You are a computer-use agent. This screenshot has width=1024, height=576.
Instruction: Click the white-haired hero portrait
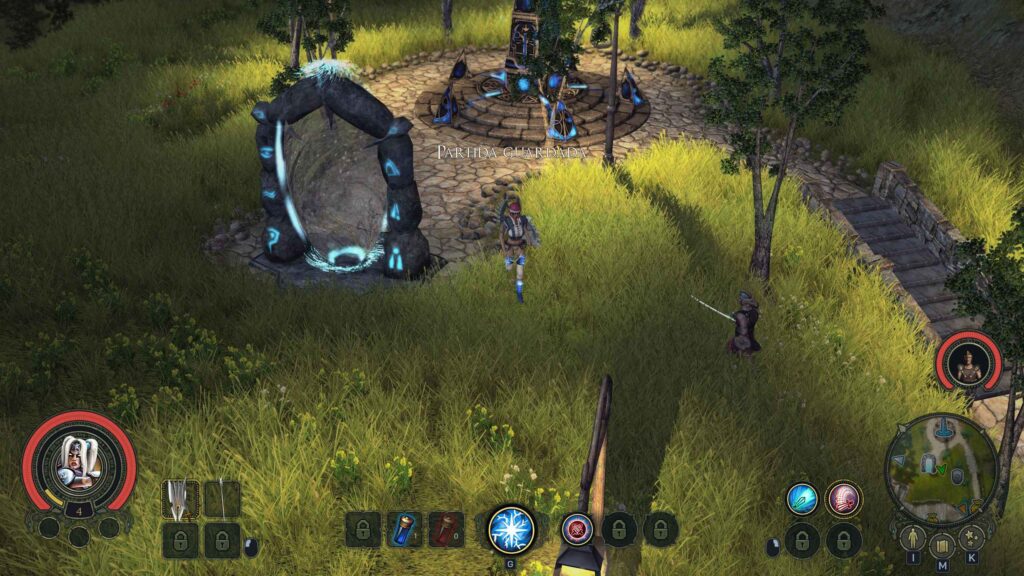coord(79,461)
